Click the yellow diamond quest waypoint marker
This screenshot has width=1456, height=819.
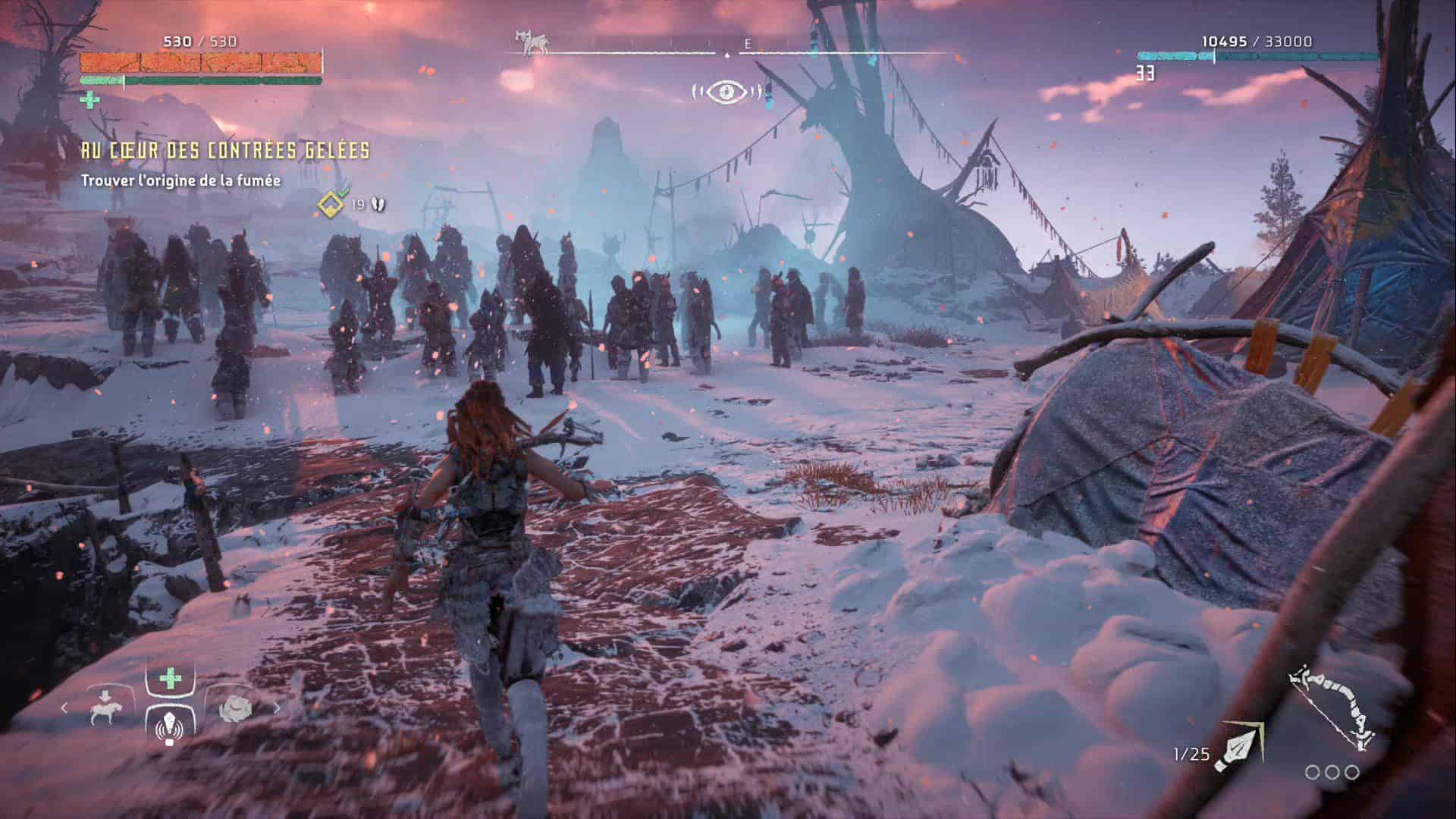pos(331,203)
